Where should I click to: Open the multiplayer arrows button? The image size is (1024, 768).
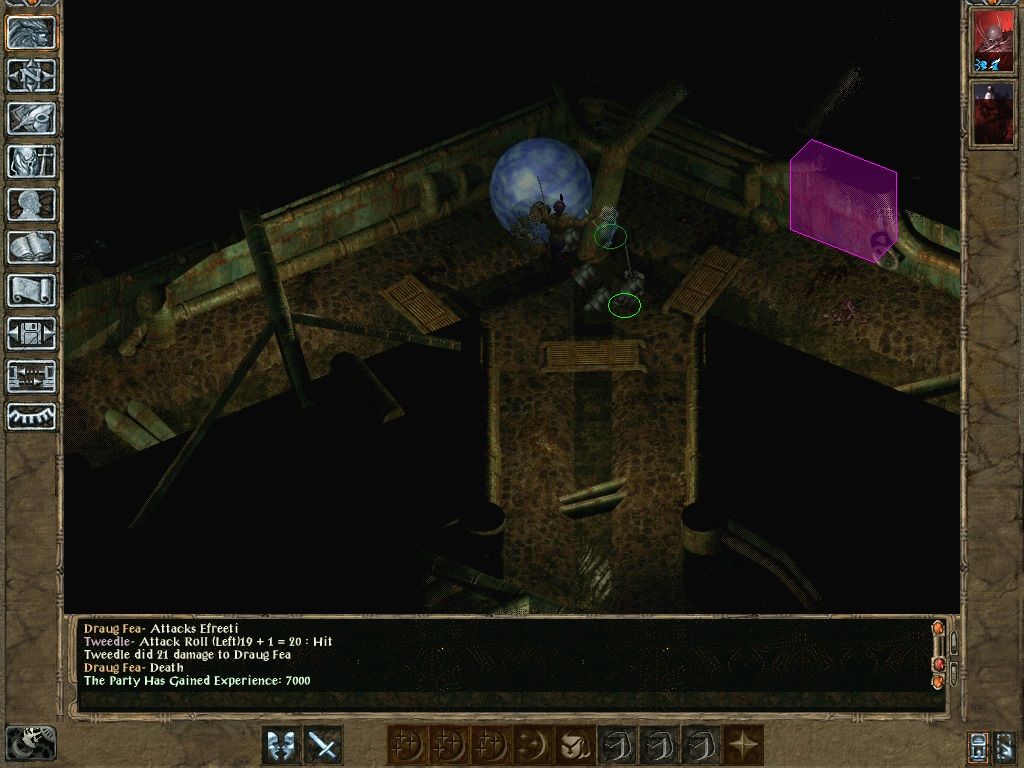pyautogui.click(x=32, y=377)
